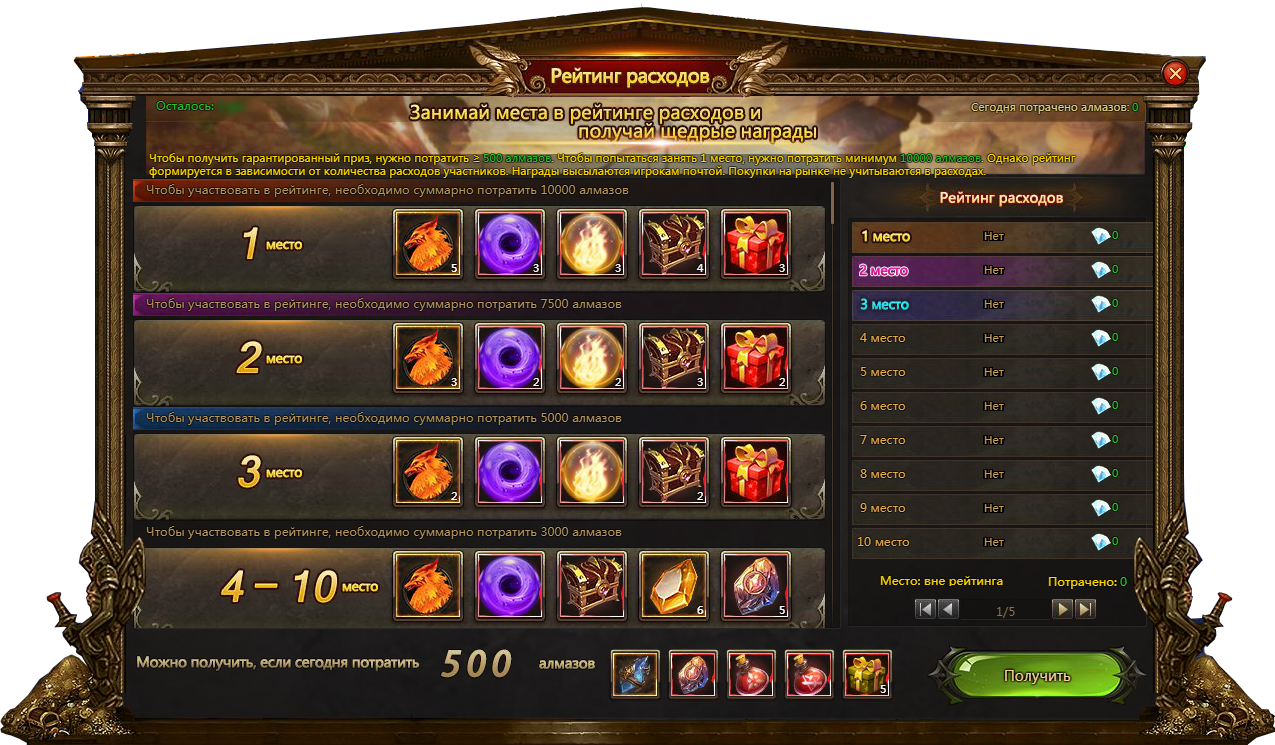View the treasure chest reward for 2 место
Image resolution: width=1275 pixels, height=745 pixels.
(674, 358)
